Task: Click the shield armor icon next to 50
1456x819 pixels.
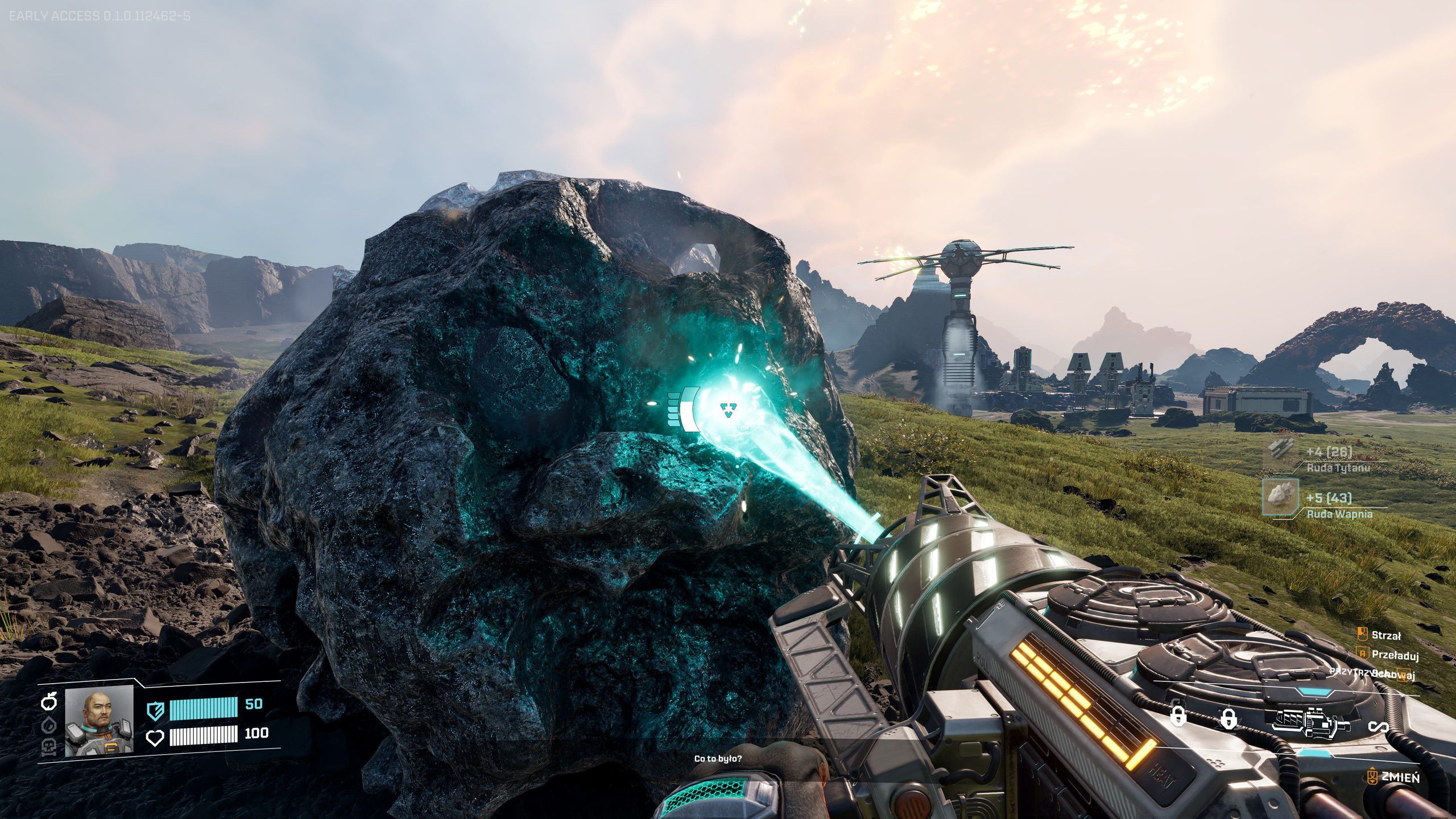Action: (156, 711)
